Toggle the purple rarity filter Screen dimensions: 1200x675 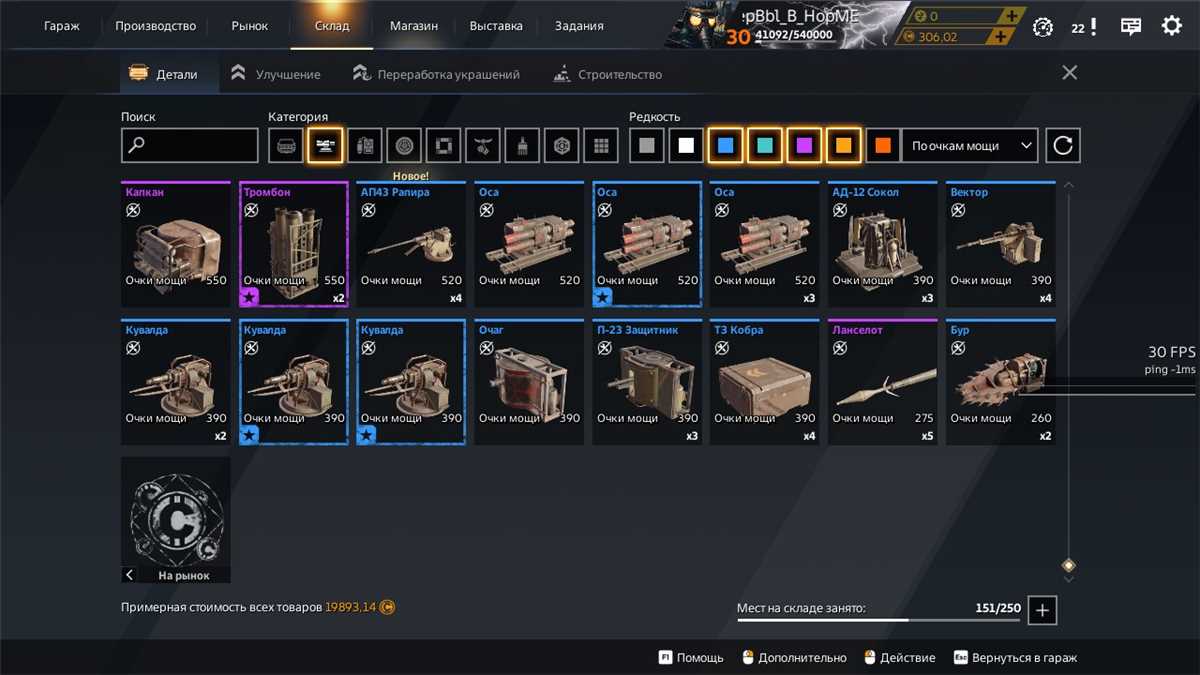pyautogui.click(x=804, y=146)
